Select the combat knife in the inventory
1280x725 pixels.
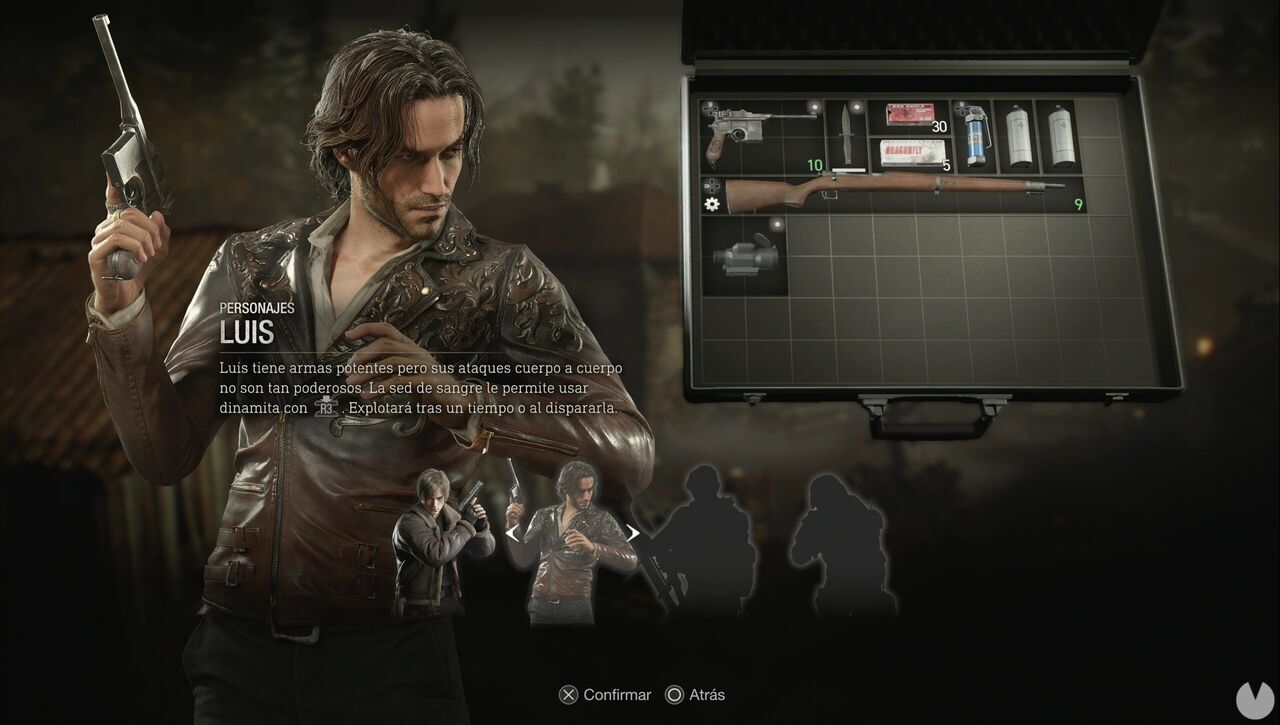(x=846, y=132)
